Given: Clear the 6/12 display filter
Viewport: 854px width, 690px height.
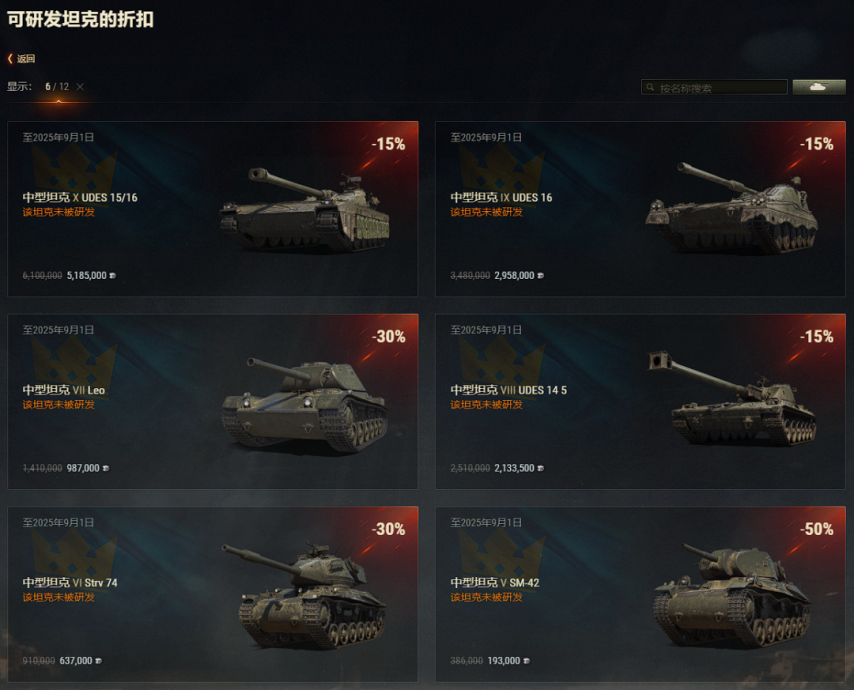Looking at the screenshot, I should [x=80, y=87].
